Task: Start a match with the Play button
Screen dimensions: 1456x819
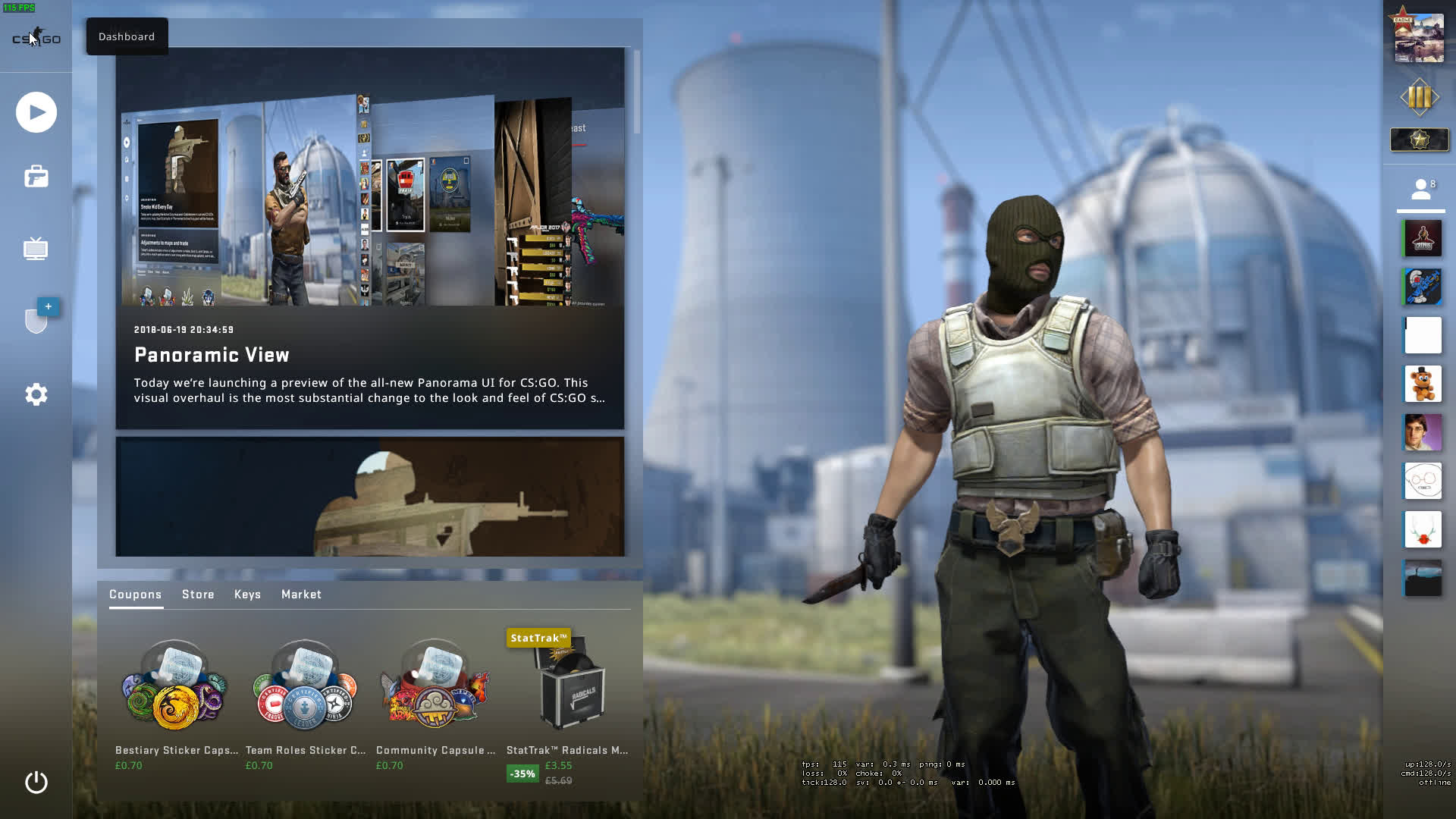Action: tap(36, 112)
